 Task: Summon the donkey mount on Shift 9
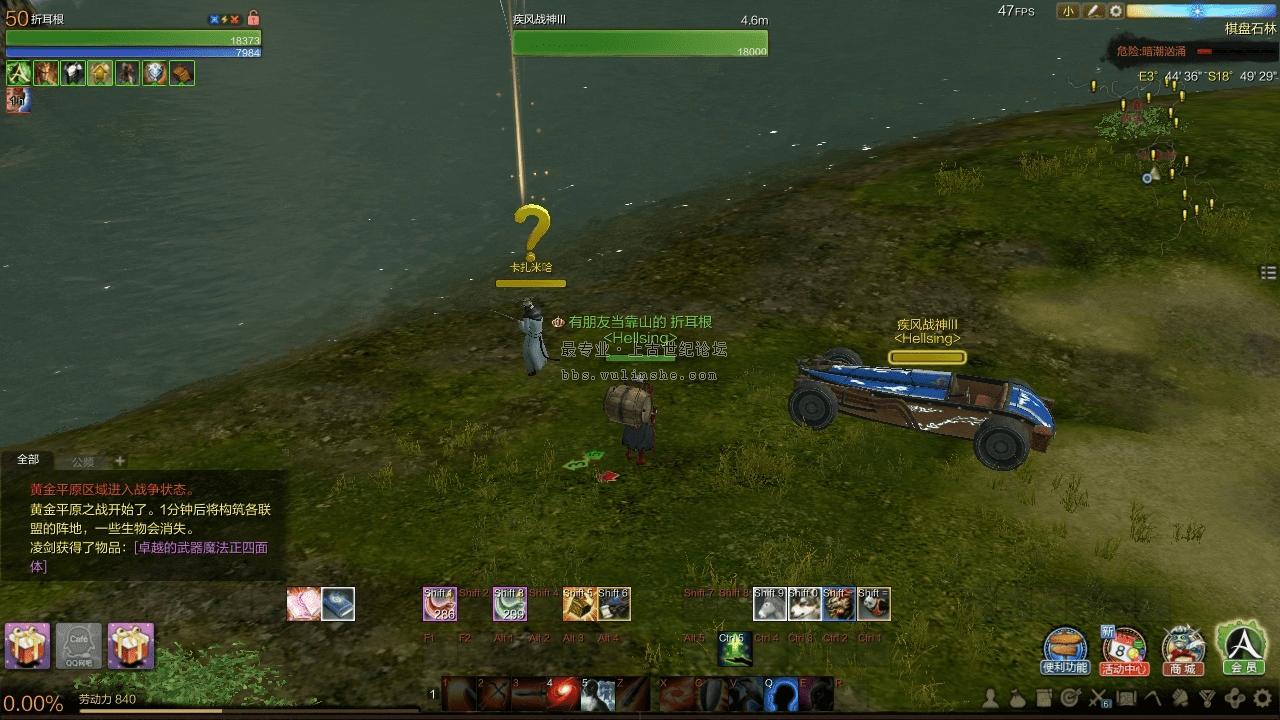coord(770,604)
